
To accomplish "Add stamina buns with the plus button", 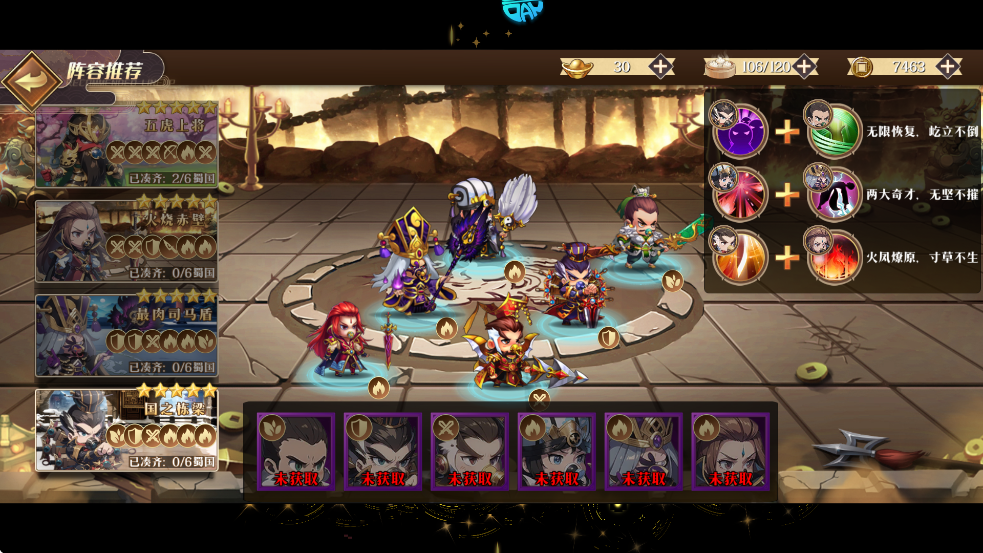I will pos(804,67).
